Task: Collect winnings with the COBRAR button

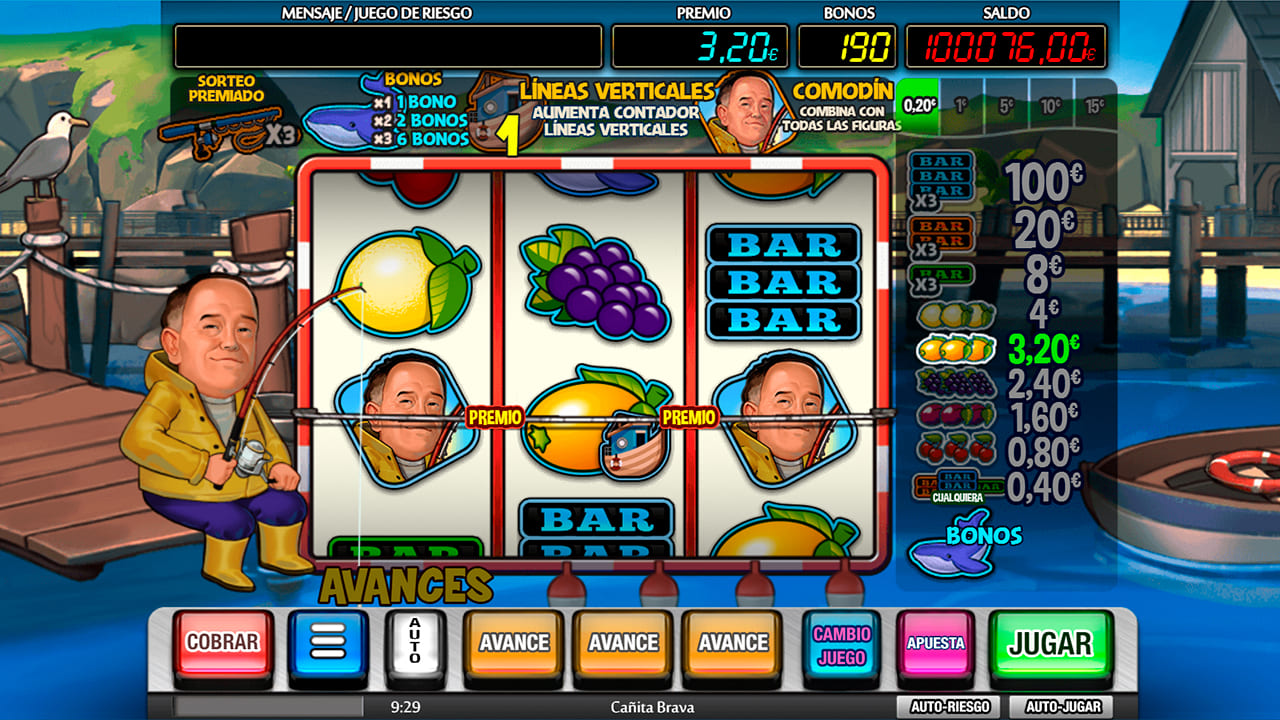Action: coord(223,643)
